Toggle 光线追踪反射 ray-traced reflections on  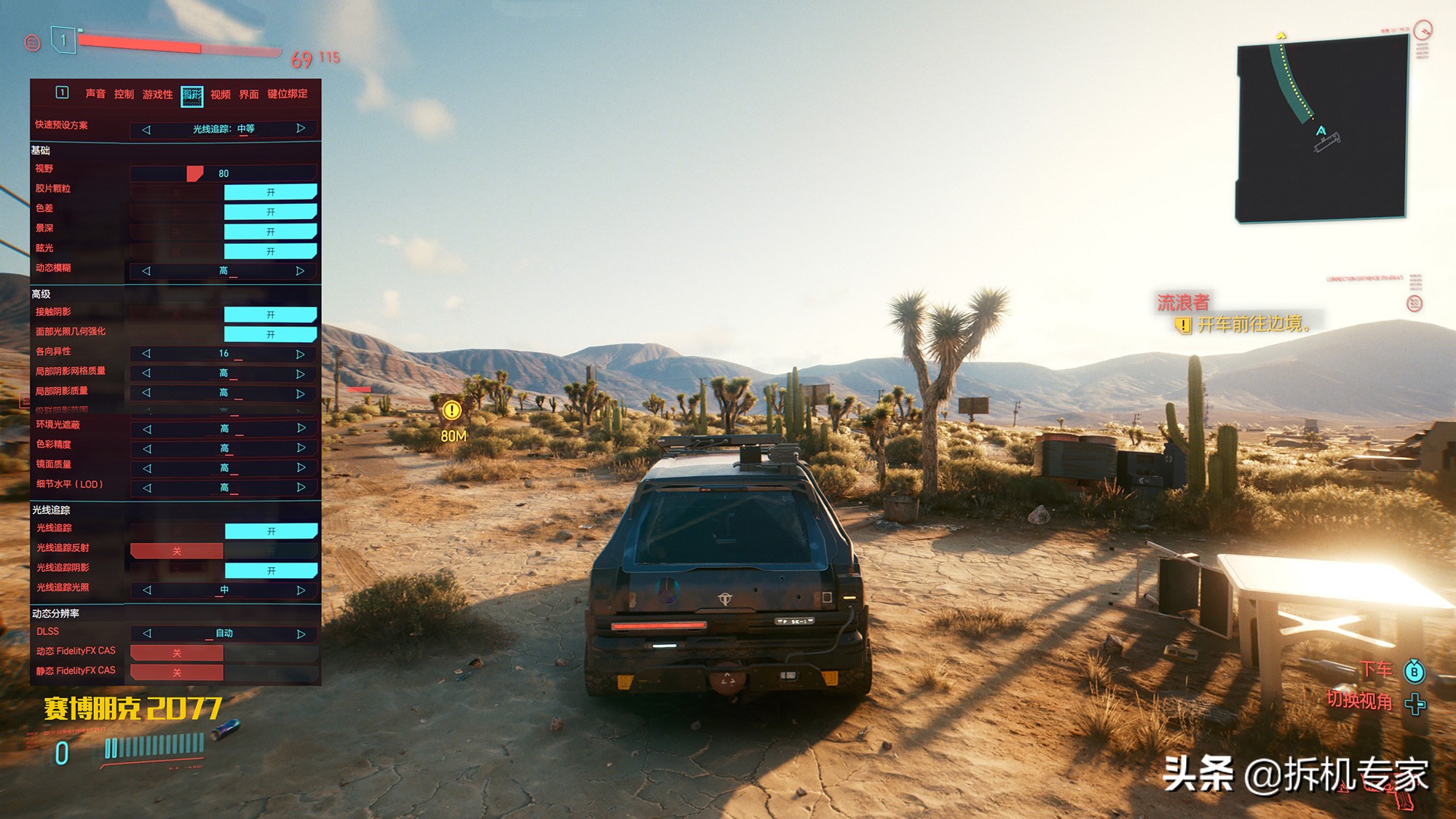click(271, 551)
